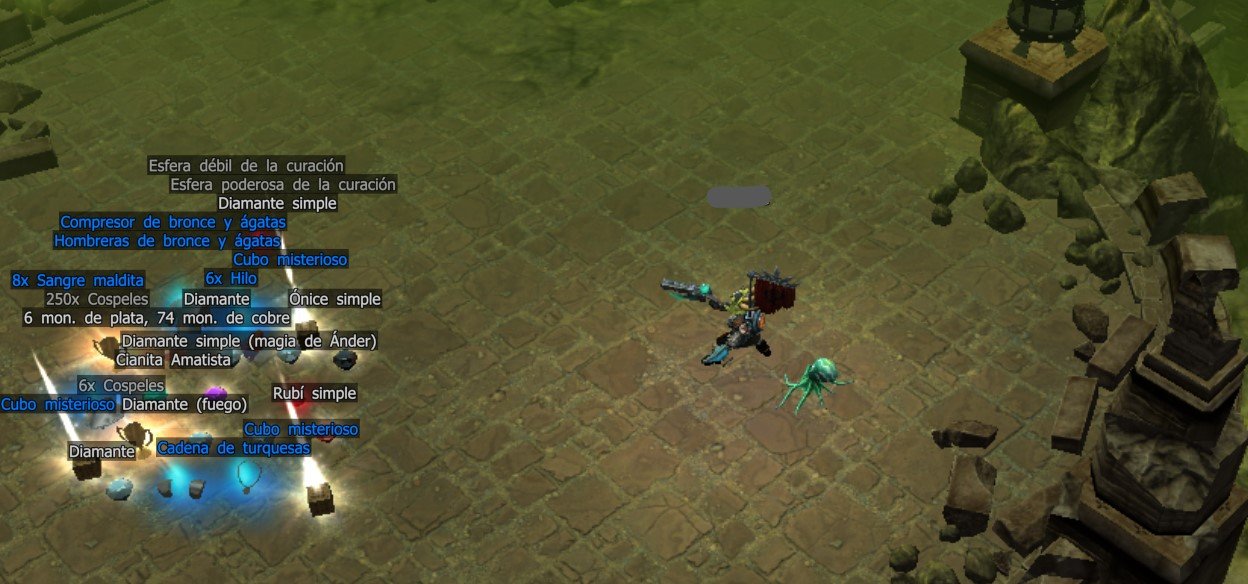The width and height of the screenshot is (1248, 584).
Task: Pick up the Esfera débil de la curación label
Action: (x=246, y=166)
